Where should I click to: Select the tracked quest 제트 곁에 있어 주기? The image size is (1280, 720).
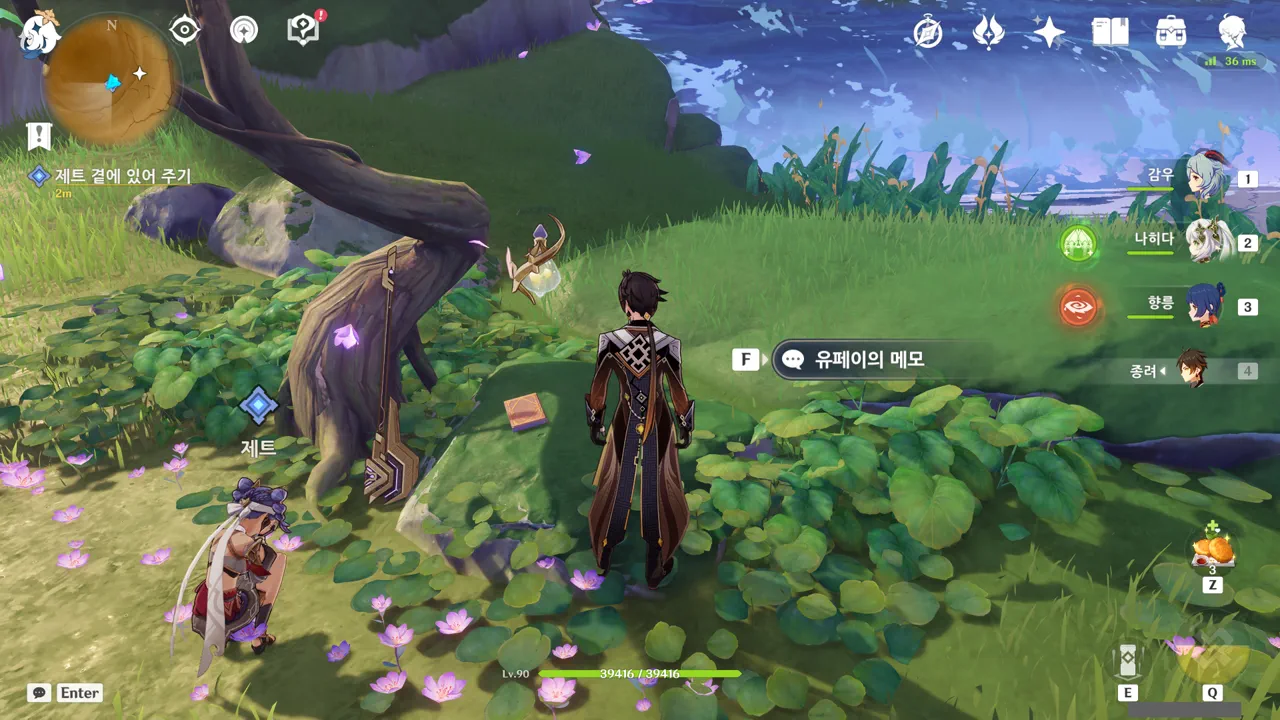[124, 176]
